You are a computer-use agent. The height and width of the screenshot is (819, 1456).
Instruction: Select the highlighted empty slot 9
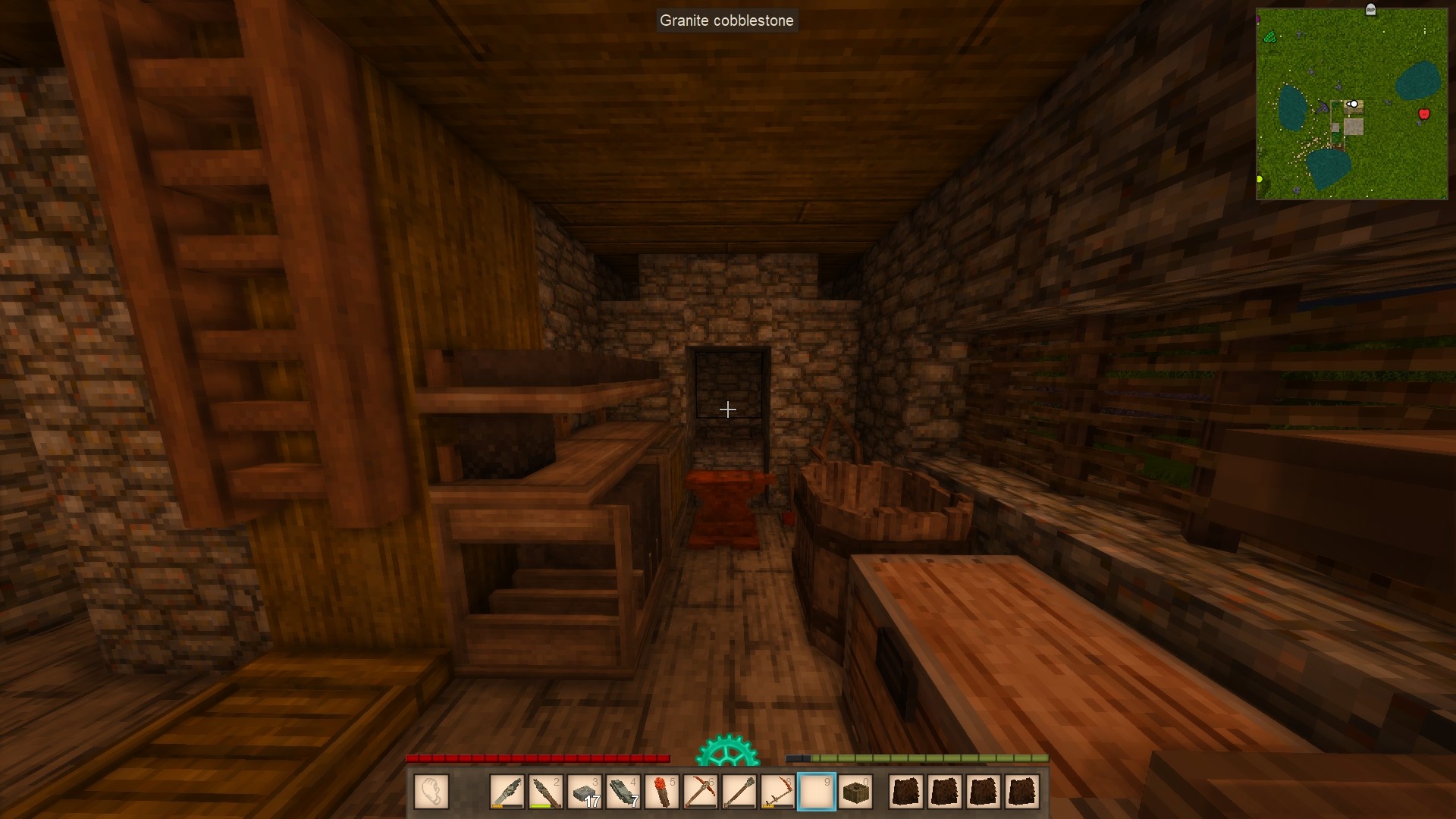[x=817, y=792]
